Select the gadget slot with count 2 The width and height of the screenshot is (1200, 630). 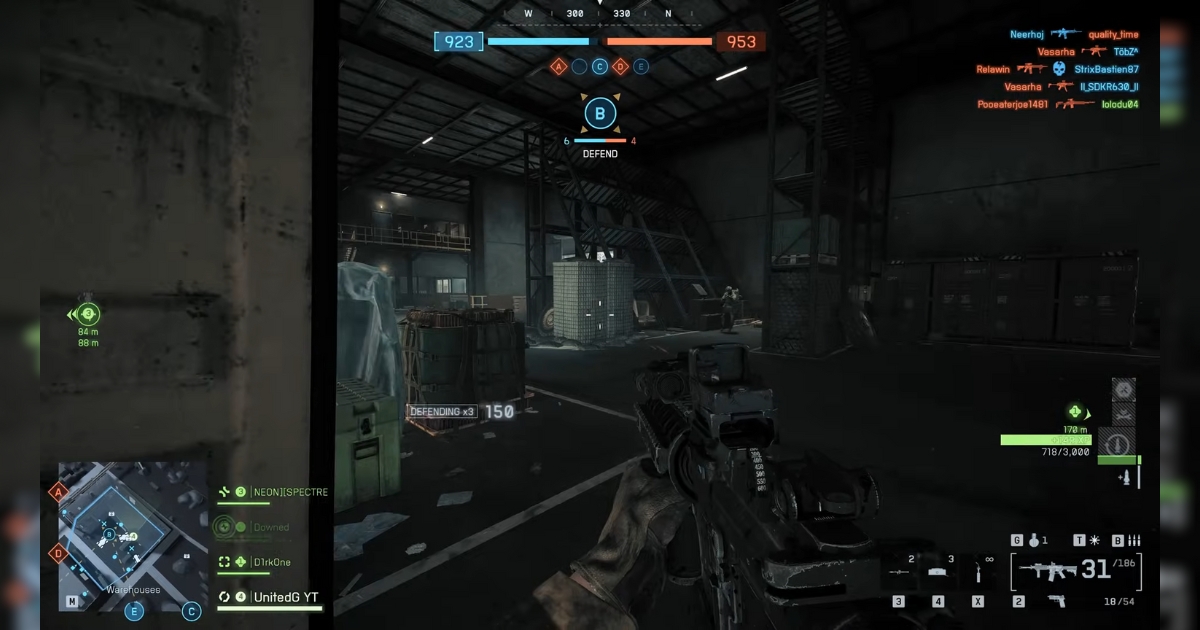click(899, 570)
